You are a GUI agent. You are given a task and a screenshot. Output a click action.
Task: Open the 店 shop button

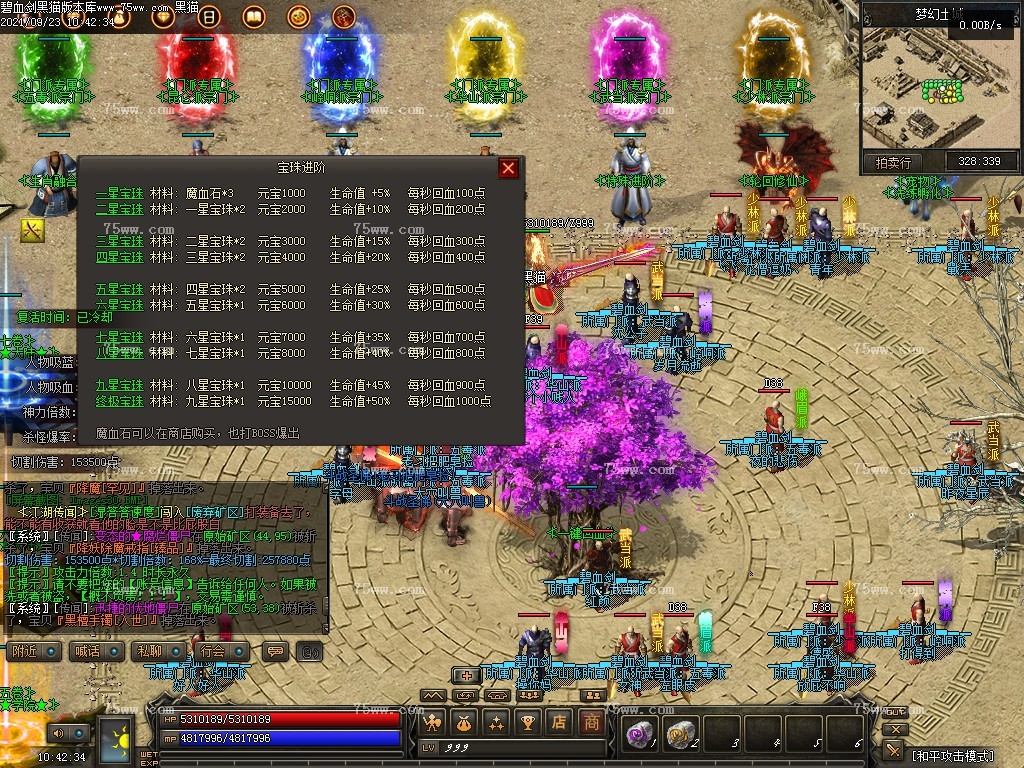tap(560, 721)
